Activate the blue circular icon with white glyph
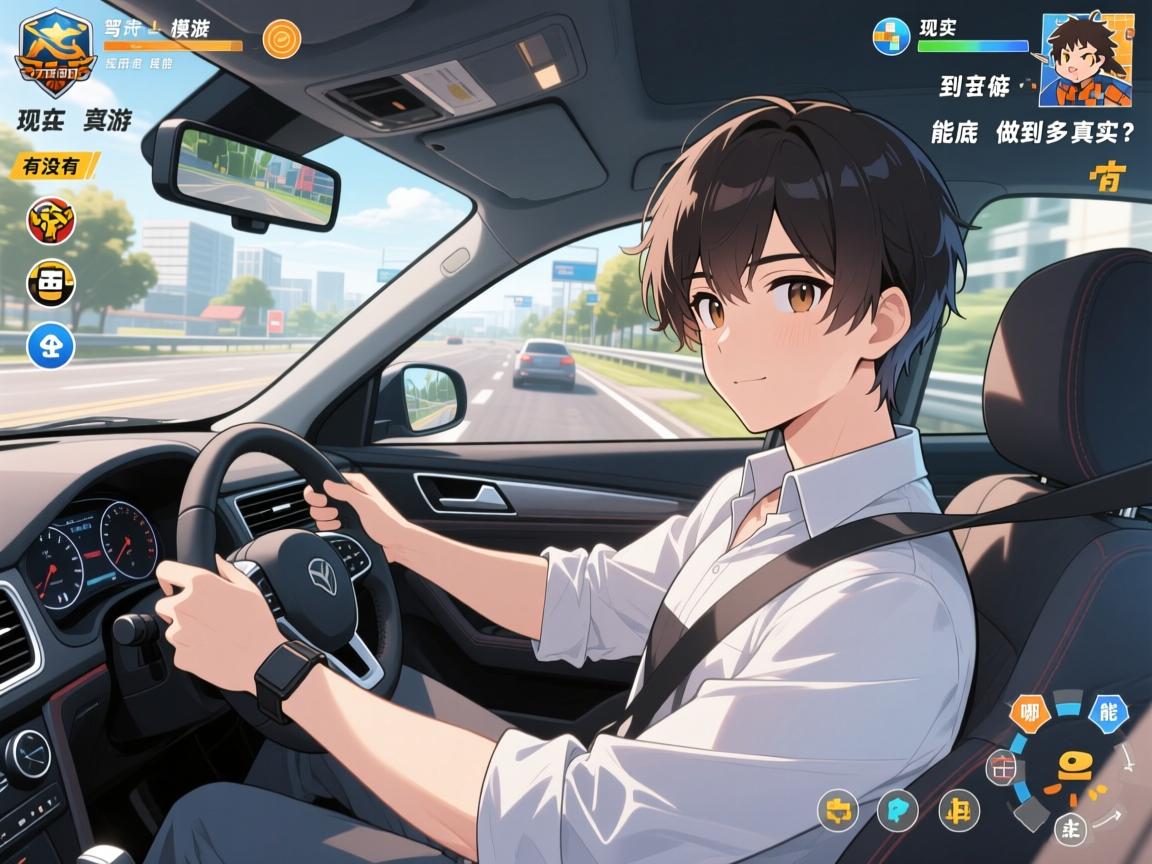The image size is (1152, 864). click(50, 345)
